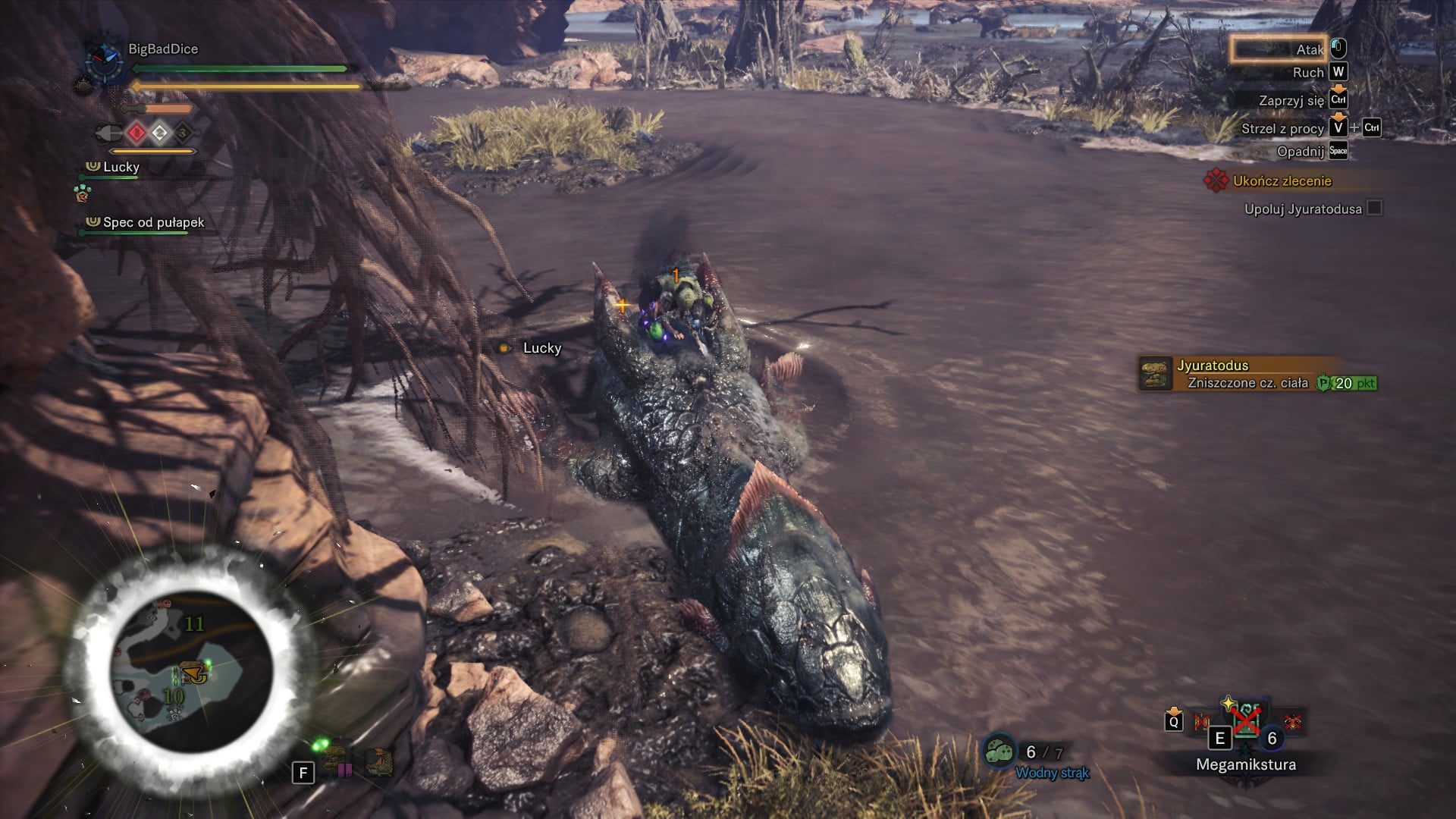Select the crossed-out item right of Megamikstura
The image size is (1456, 819).
(1292, 720)
